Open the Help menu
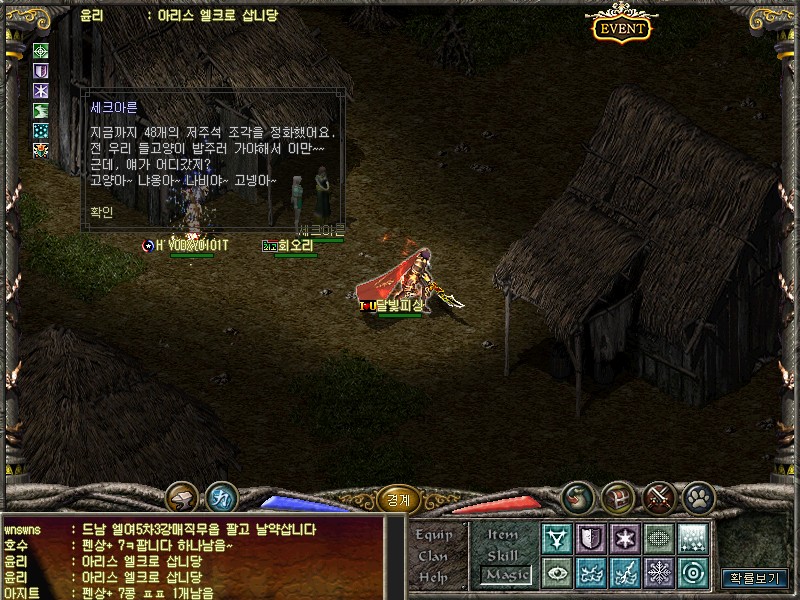The height and width of the screenshot is (600, 800). pos(433,577)
